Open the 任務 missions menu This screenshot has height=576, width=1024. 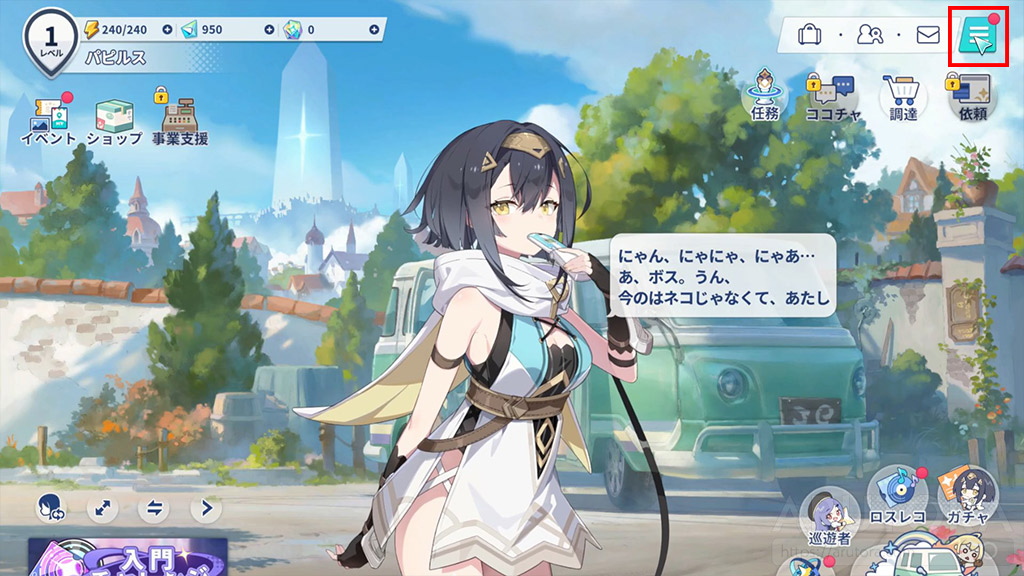click(764, 98)
